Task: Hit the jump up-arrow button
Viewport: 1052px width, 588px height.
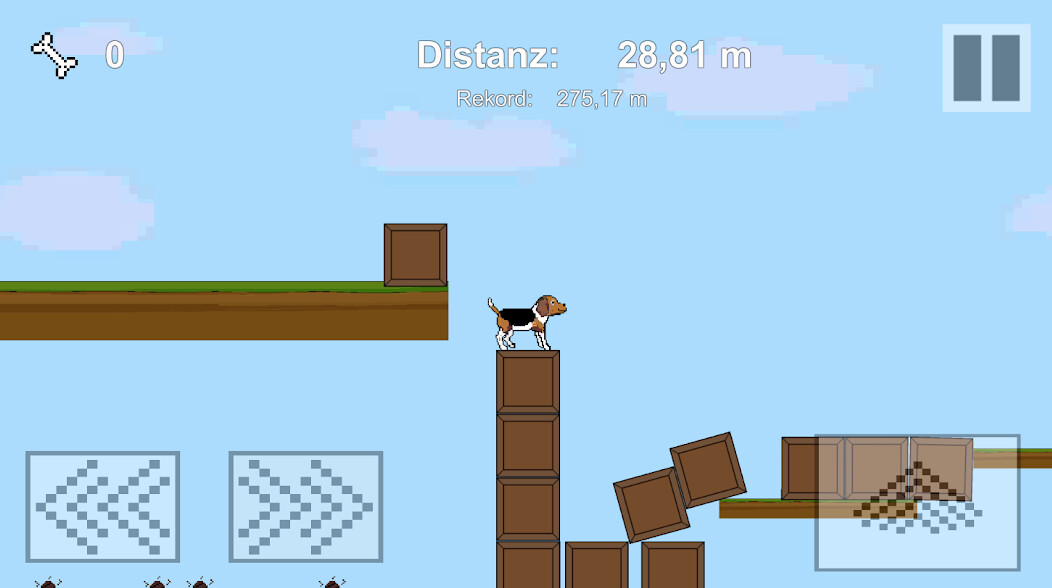Action: click(x=917, y=502)
